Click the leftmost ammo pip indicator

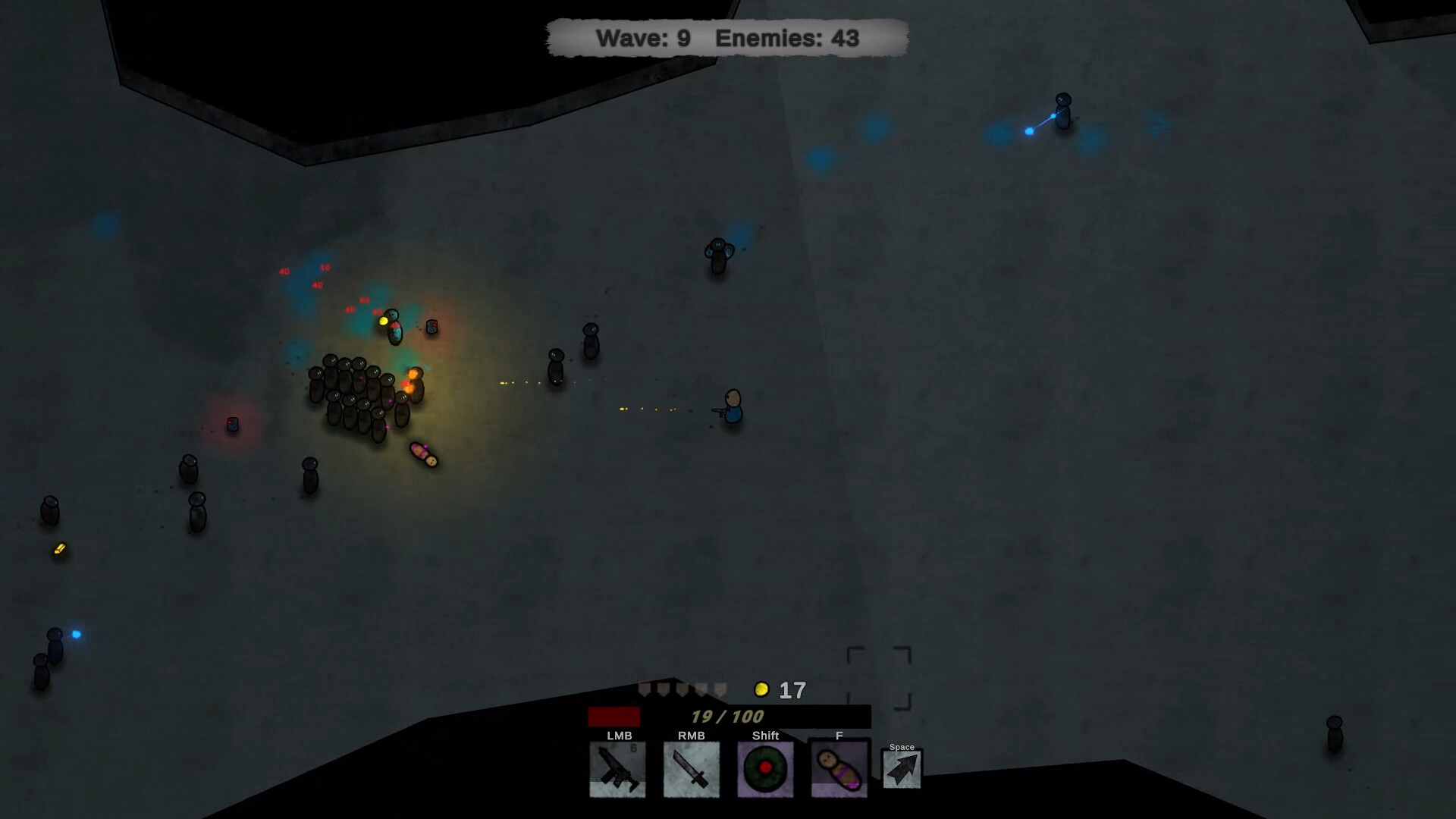tap(645, 689)
